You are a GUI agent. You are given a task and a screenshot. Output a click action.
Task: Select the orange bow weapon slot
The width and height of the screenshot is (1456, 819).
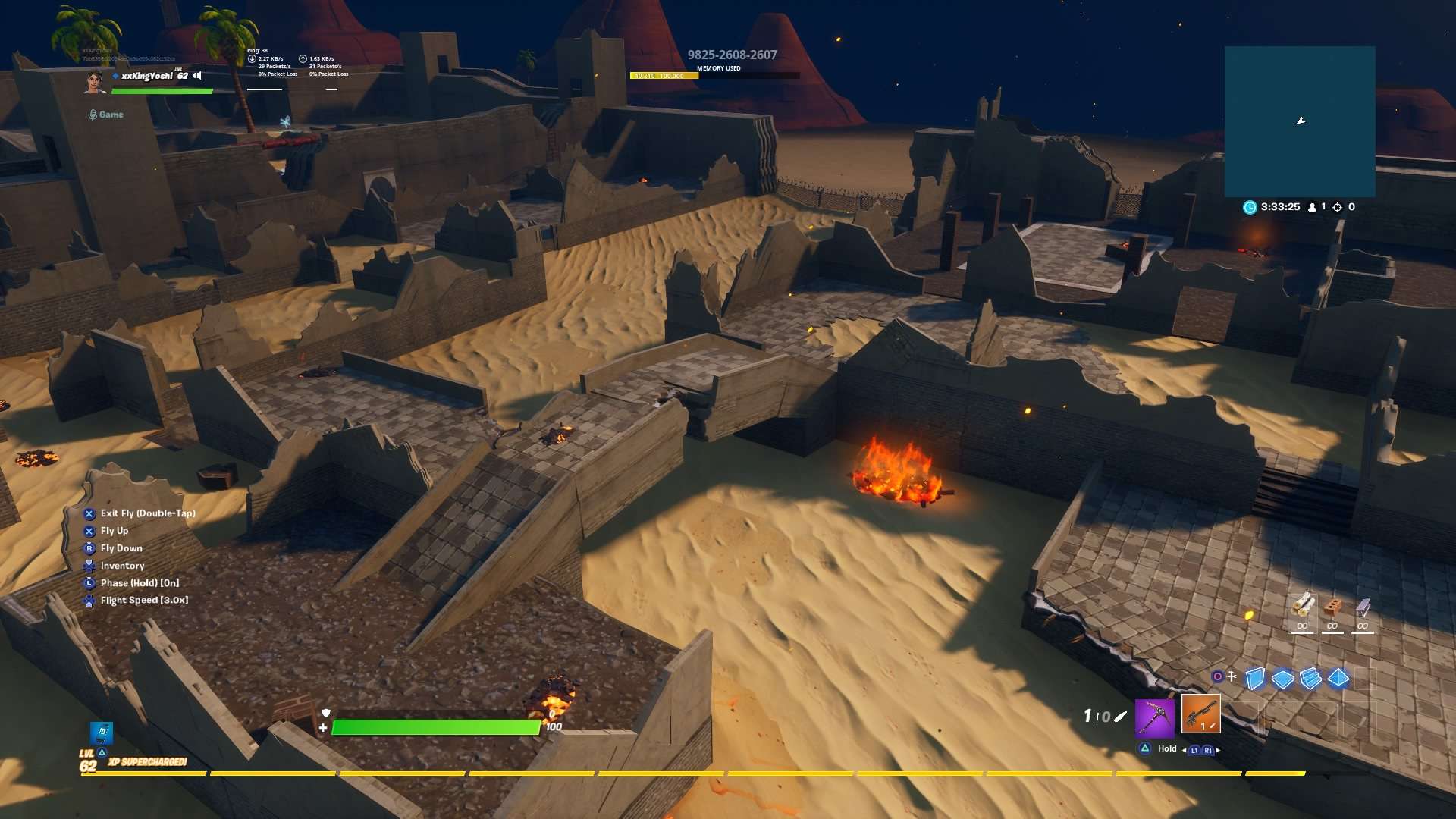tap(1200, 714)
